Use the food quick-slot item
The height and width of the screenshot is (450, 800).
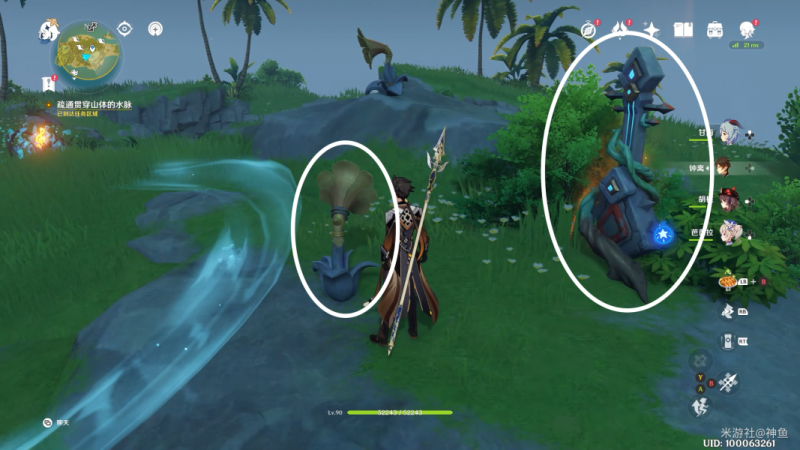(728, 283)
